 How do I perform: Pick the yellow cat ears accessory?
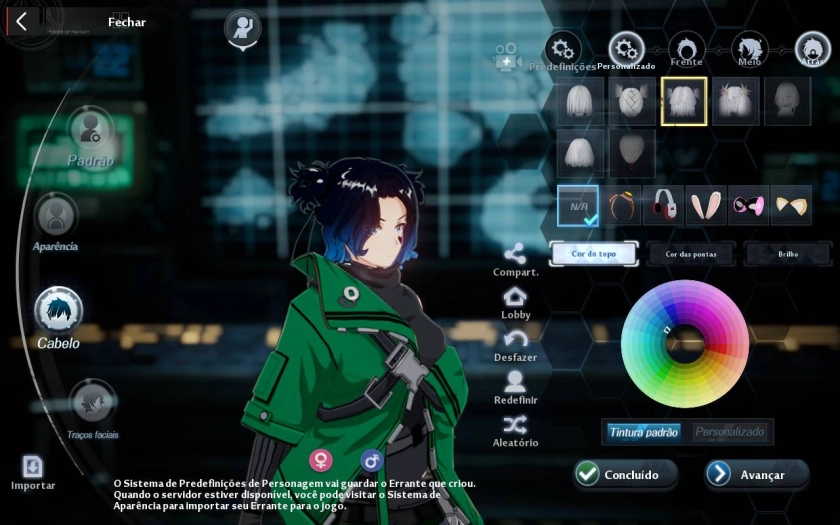791,205
